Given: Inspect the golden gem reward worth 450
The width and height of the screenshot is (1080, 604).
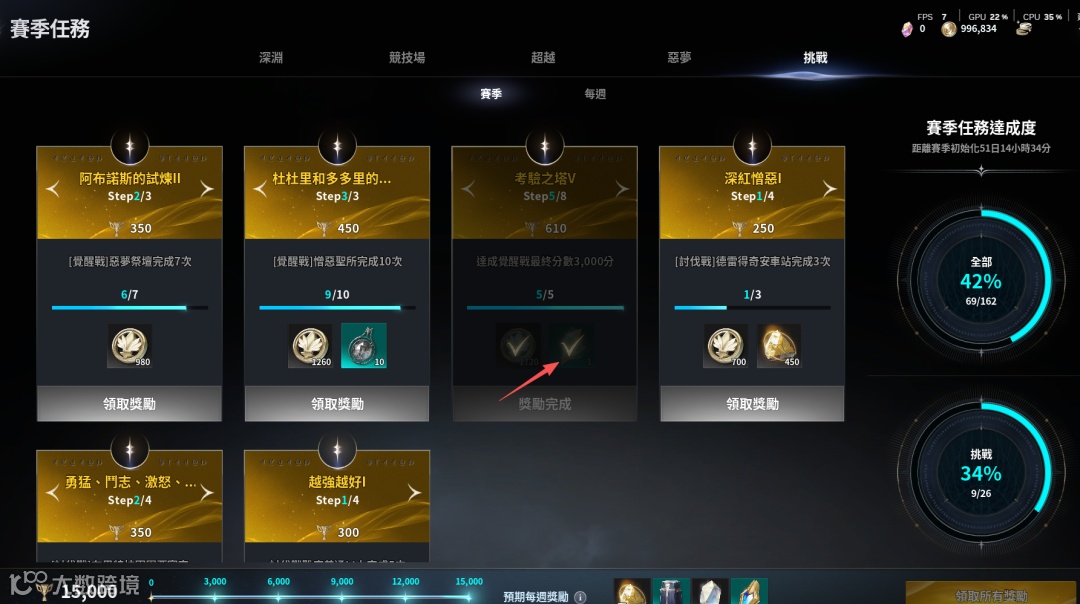Looking at the screenshot, I should [x=779, y=345].
